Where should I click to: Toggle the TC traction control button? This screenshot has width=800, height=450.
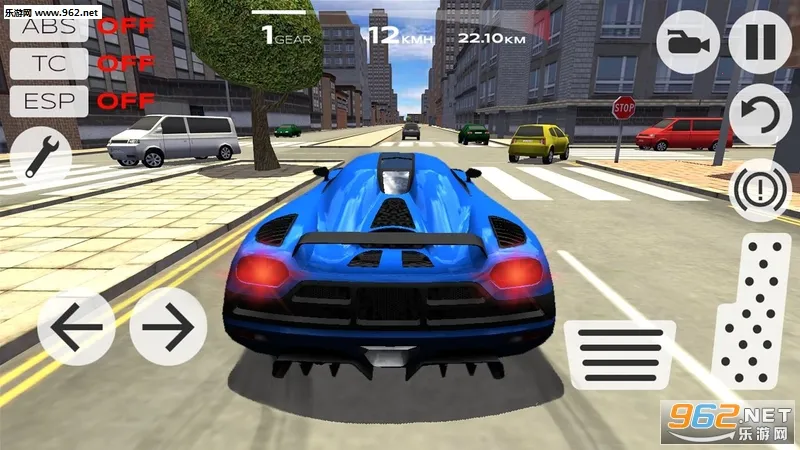coord(49,63)
